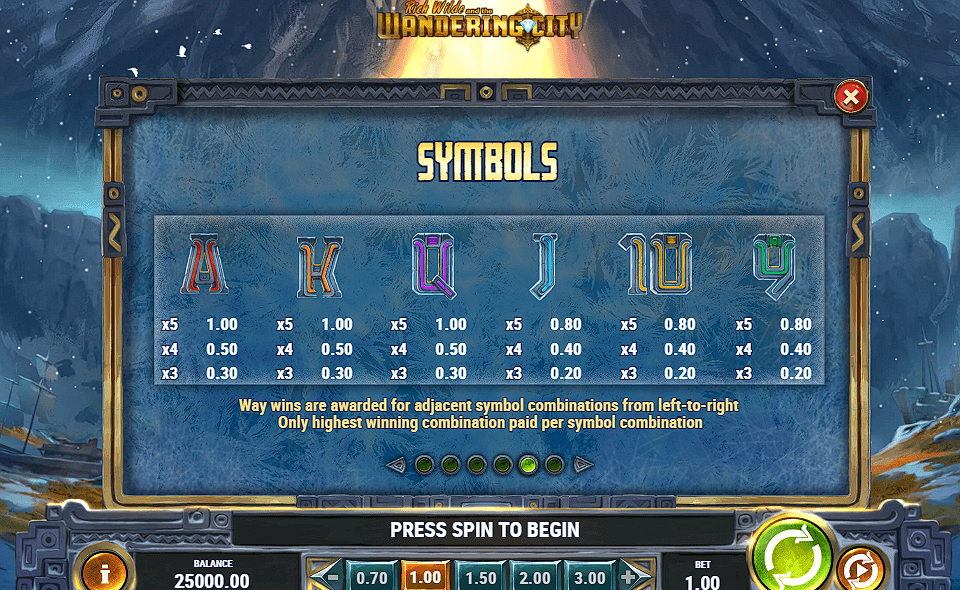Go to the previous paytable page arrow
Screen dimensions: 960x590
tap(396, 464)
